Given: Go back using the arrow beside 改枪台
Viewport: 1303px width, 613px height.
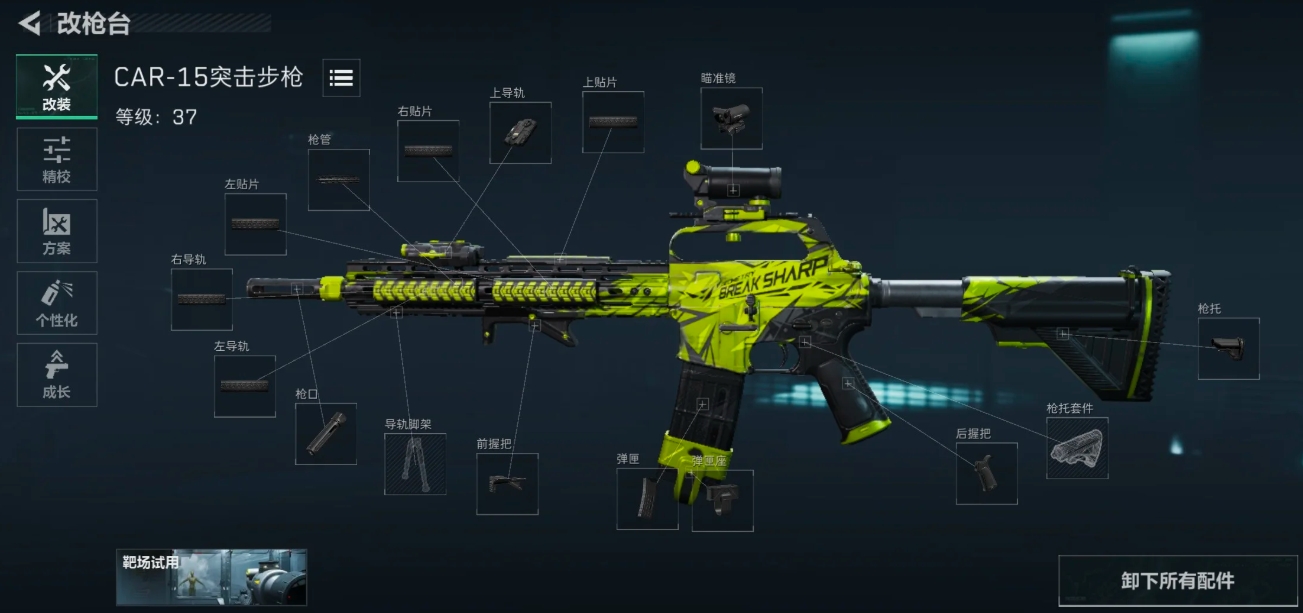Looking at the screenshot, I should point(30,22).
